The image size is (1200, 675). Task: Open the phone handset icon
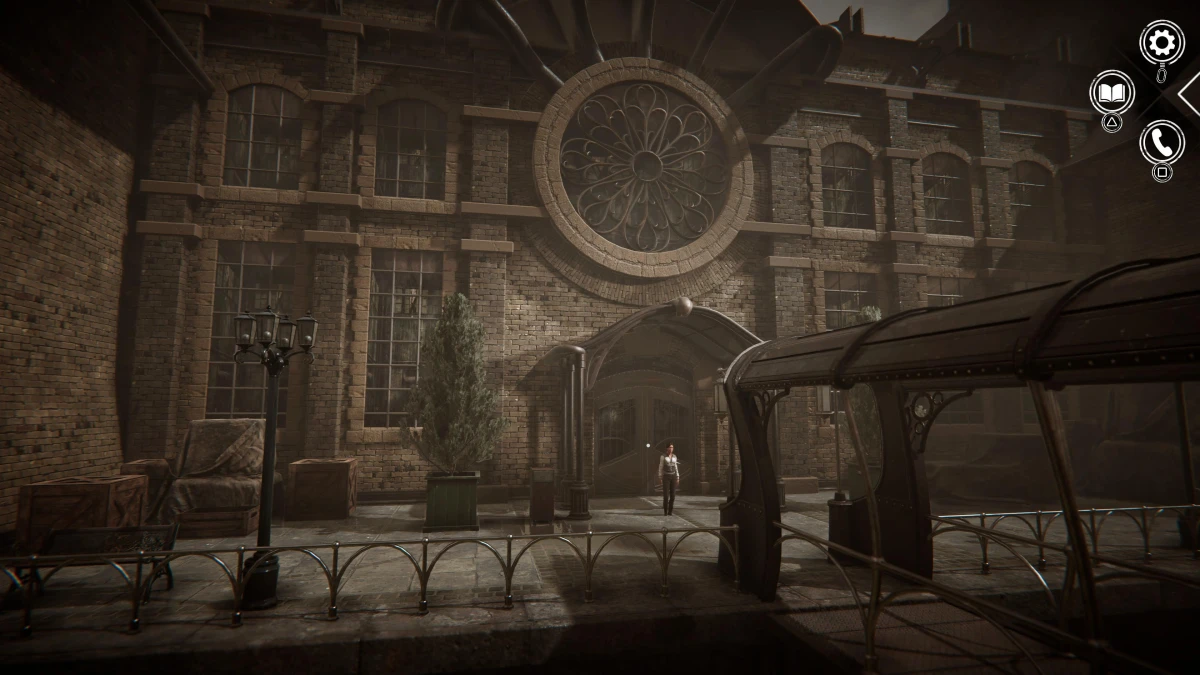coord(1161,142)
